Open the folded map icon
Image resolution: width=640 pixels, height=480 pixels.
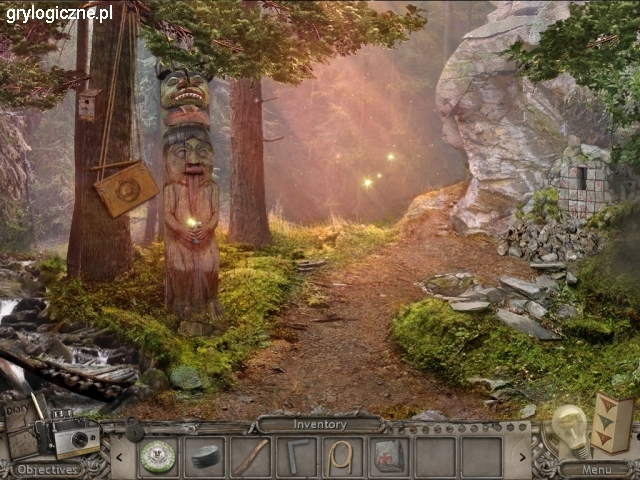click(x=613, y=423)
